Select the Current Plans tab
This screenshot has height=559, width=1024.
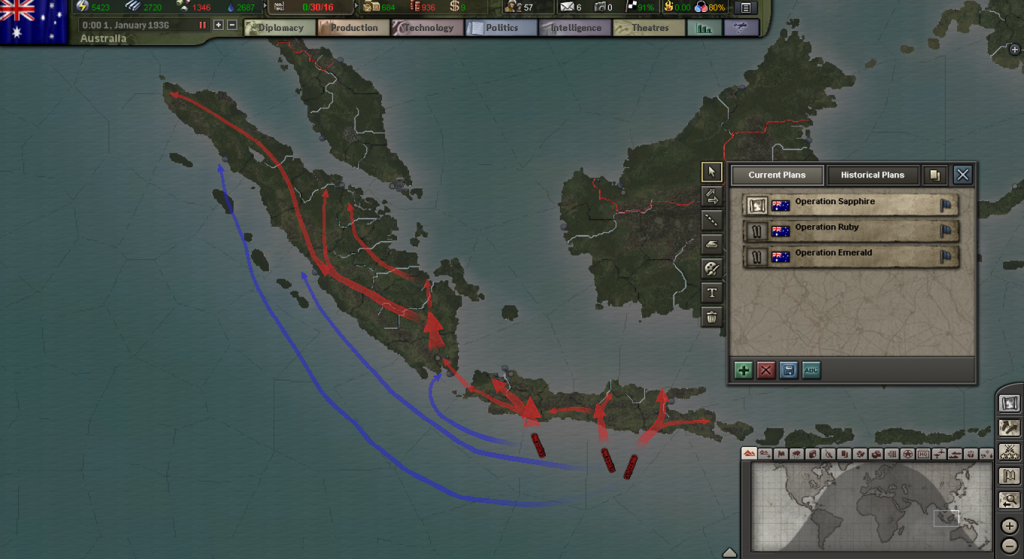point(777,175)
